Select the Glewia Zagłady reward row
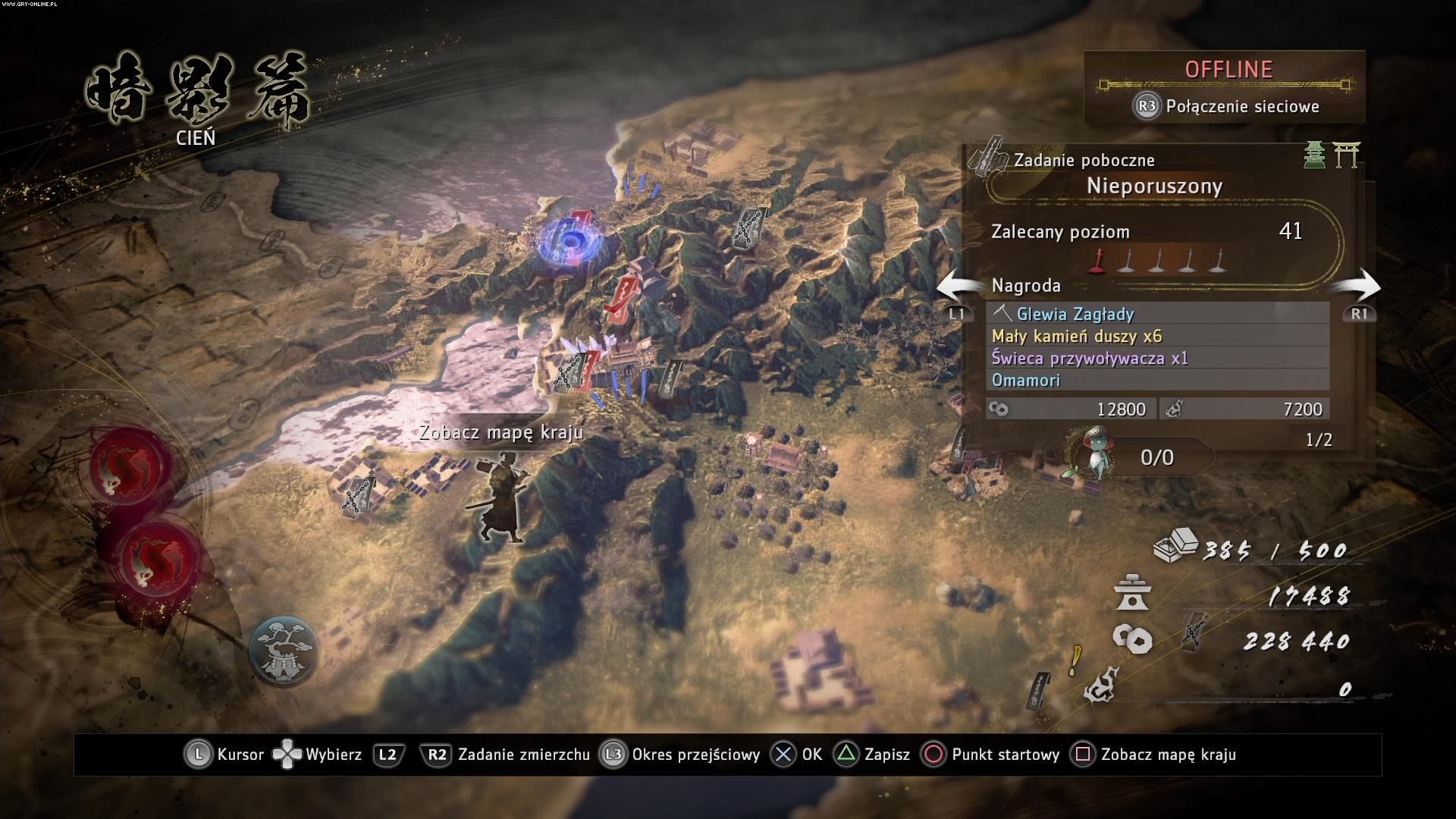 1157,313
